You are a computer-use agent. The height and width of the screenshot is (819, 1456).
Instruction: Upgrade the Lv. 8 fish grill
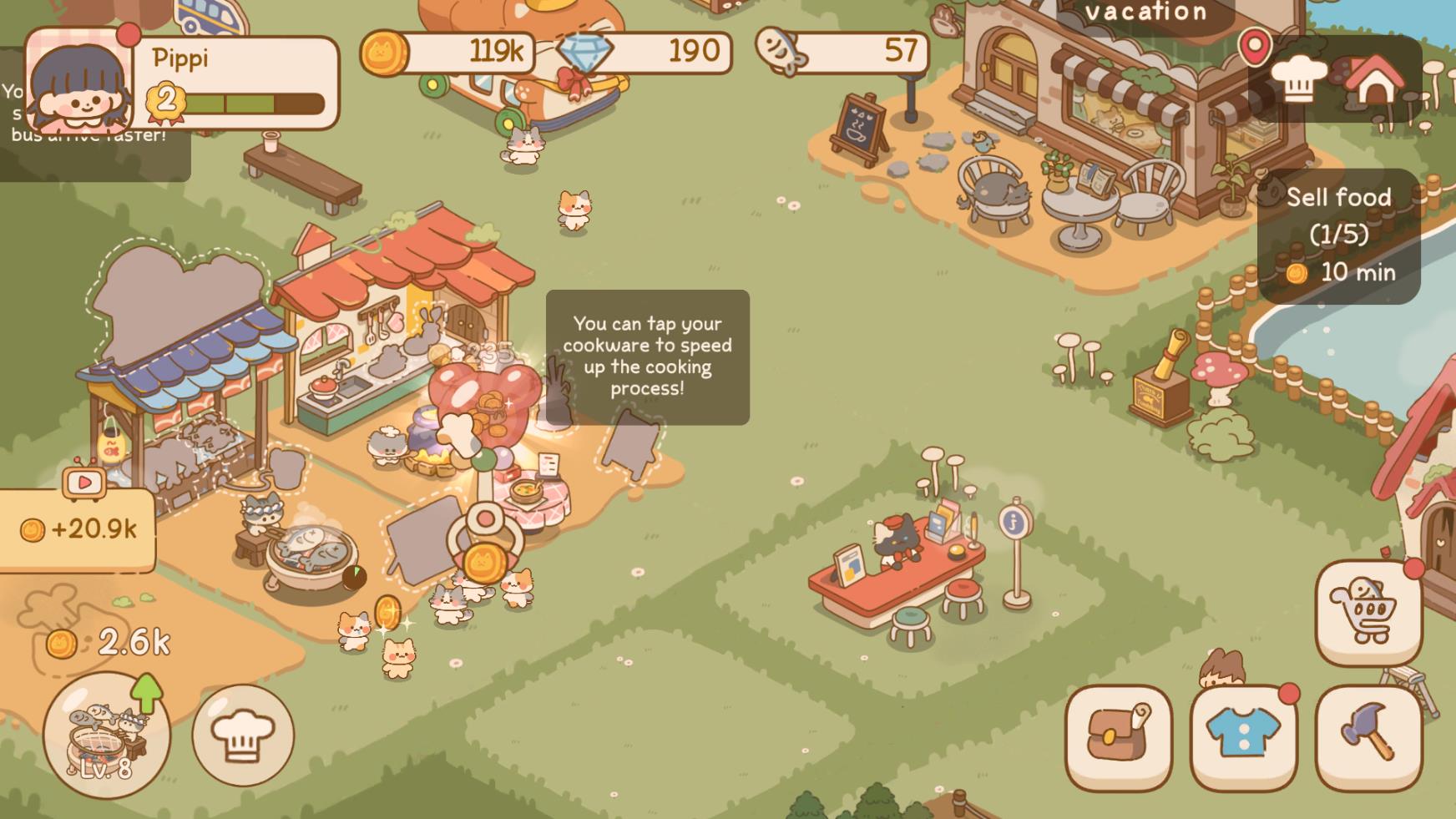(x=107, y=736)
